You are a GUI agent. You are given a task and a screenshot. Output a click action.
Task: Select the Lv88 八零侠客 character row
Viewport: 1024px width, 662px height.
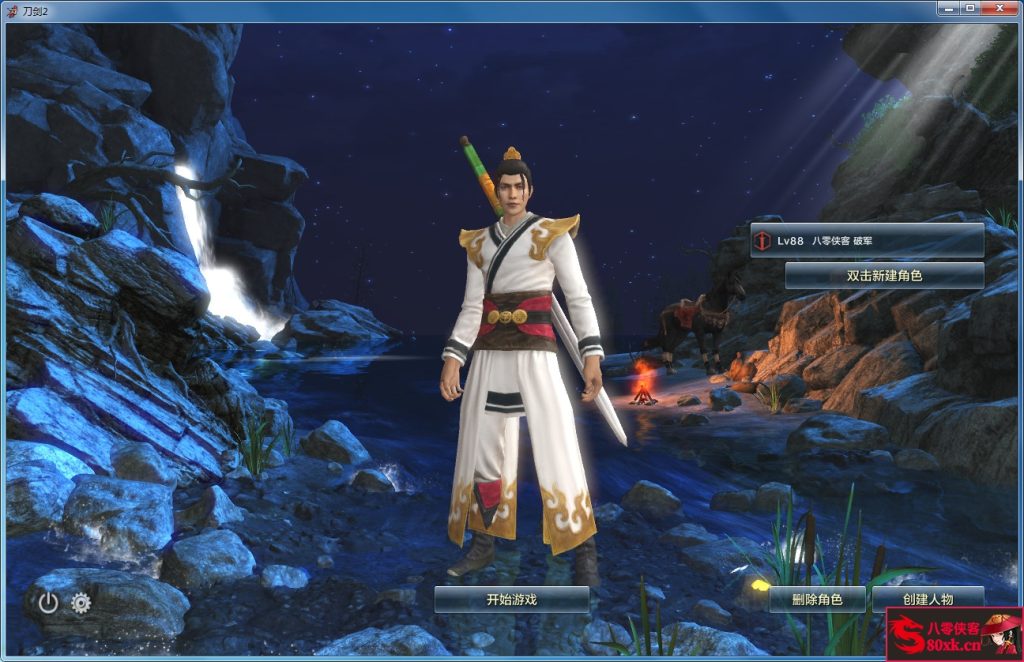[866, 241]
